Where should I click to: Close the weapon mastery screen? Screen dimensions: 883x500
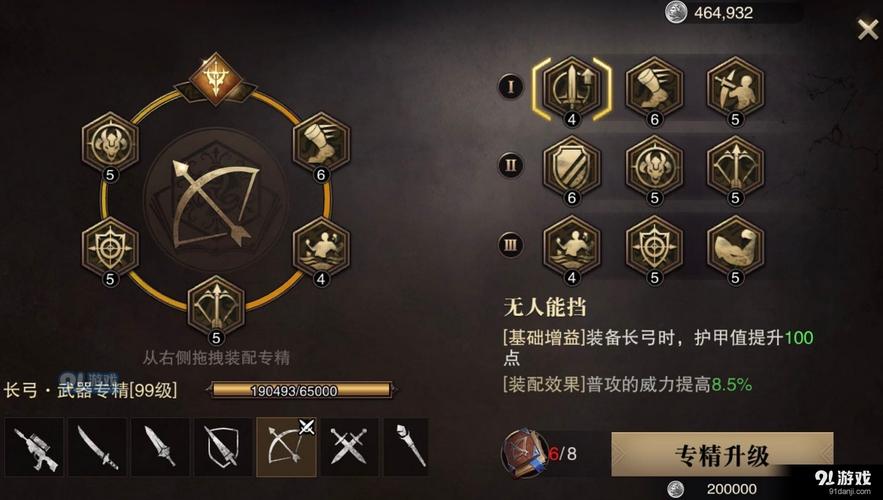(x=867, y=30)
